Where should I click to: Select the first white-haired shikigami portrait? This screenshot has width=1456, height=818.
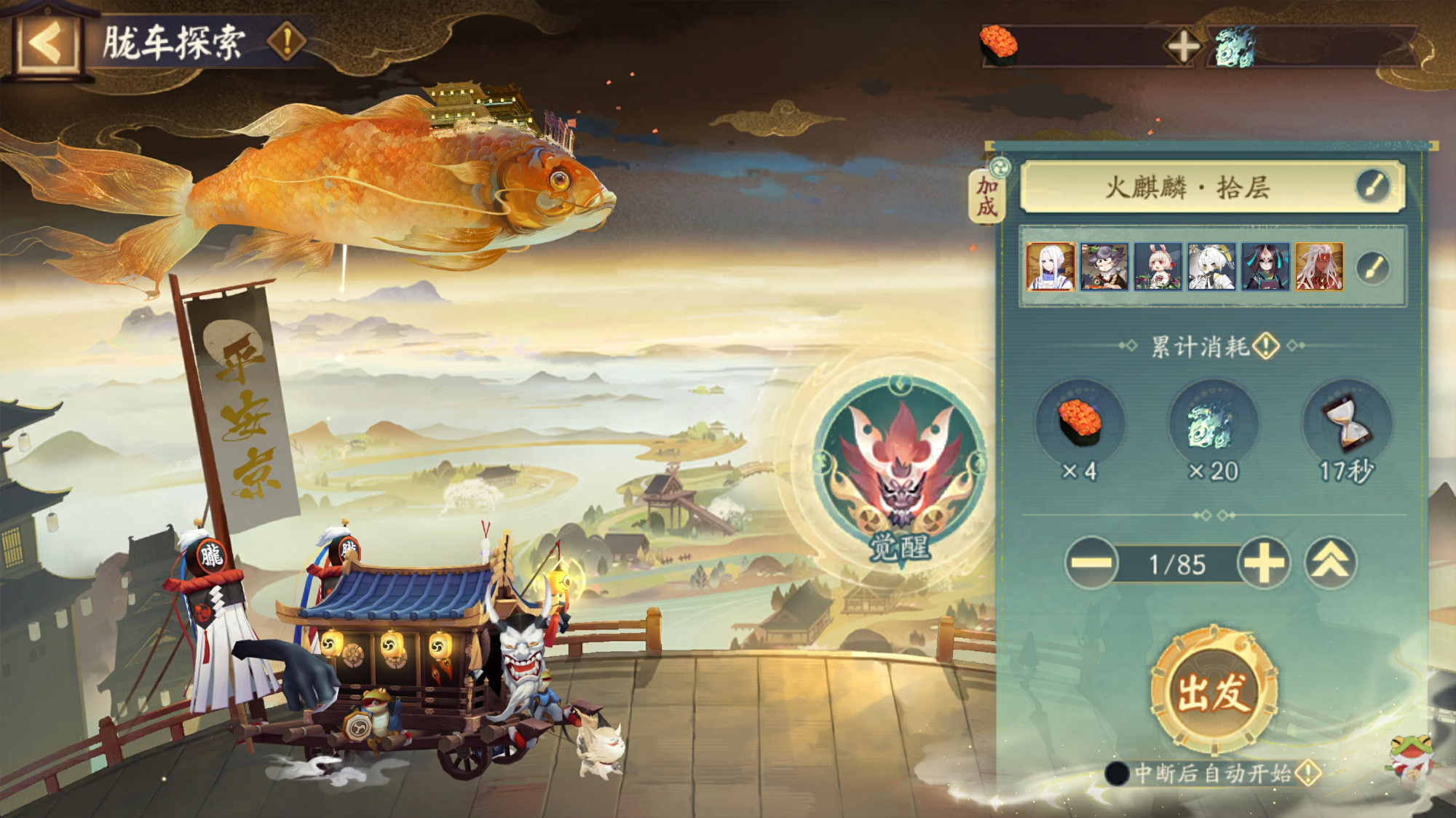point(1050,267)
